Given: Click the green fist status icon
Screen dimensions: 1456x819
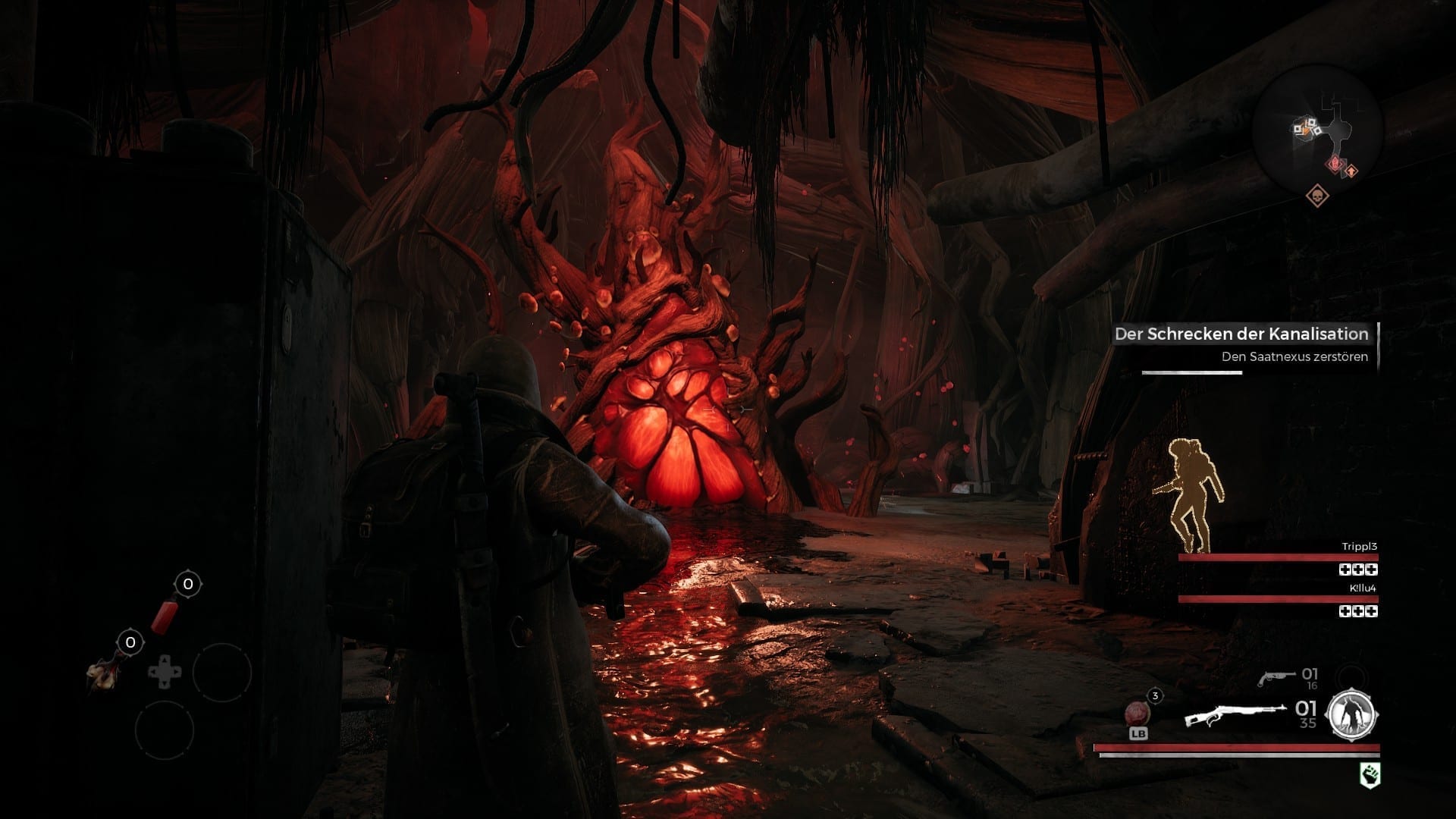Looking at the screenshot, I should click(x=1370, y=775).
